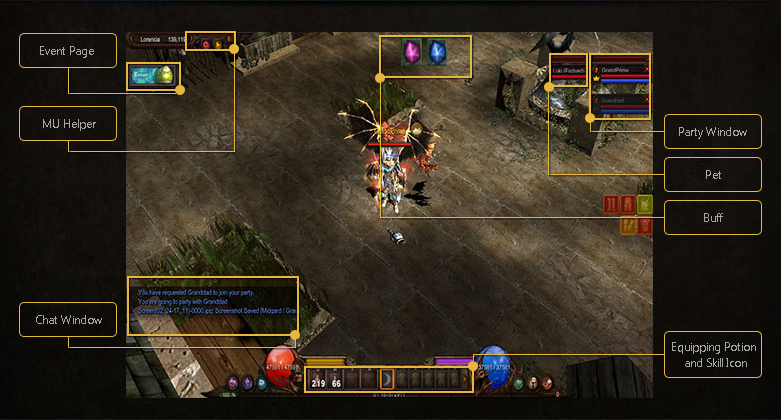
Task: Start MU Helper with the play arrow
Action: tap(218, 42)
